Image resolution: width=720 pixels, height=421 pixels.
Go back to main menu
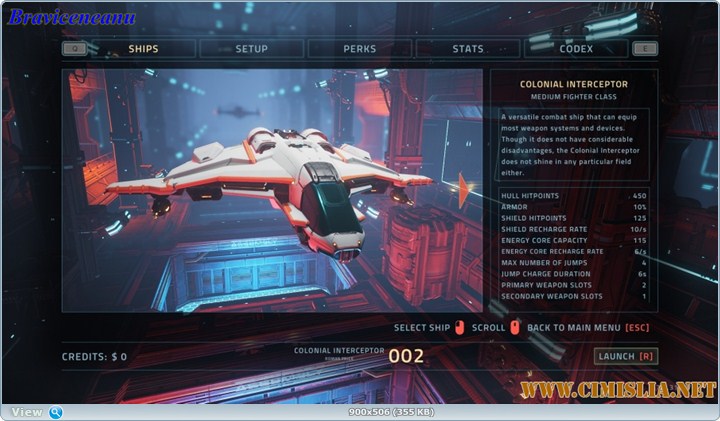click(588, 327)
